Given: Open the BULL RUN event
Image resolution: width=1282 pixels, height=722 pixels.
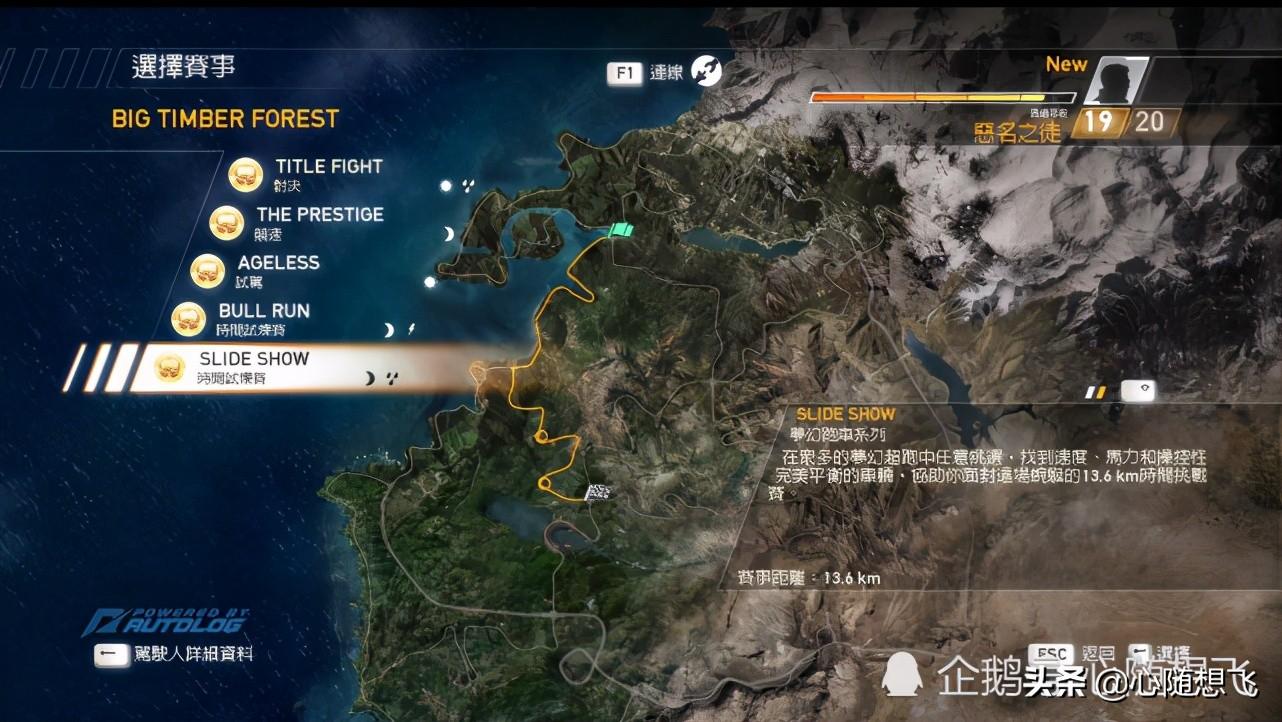Looking at the screenshot, I should click(263, 311).
